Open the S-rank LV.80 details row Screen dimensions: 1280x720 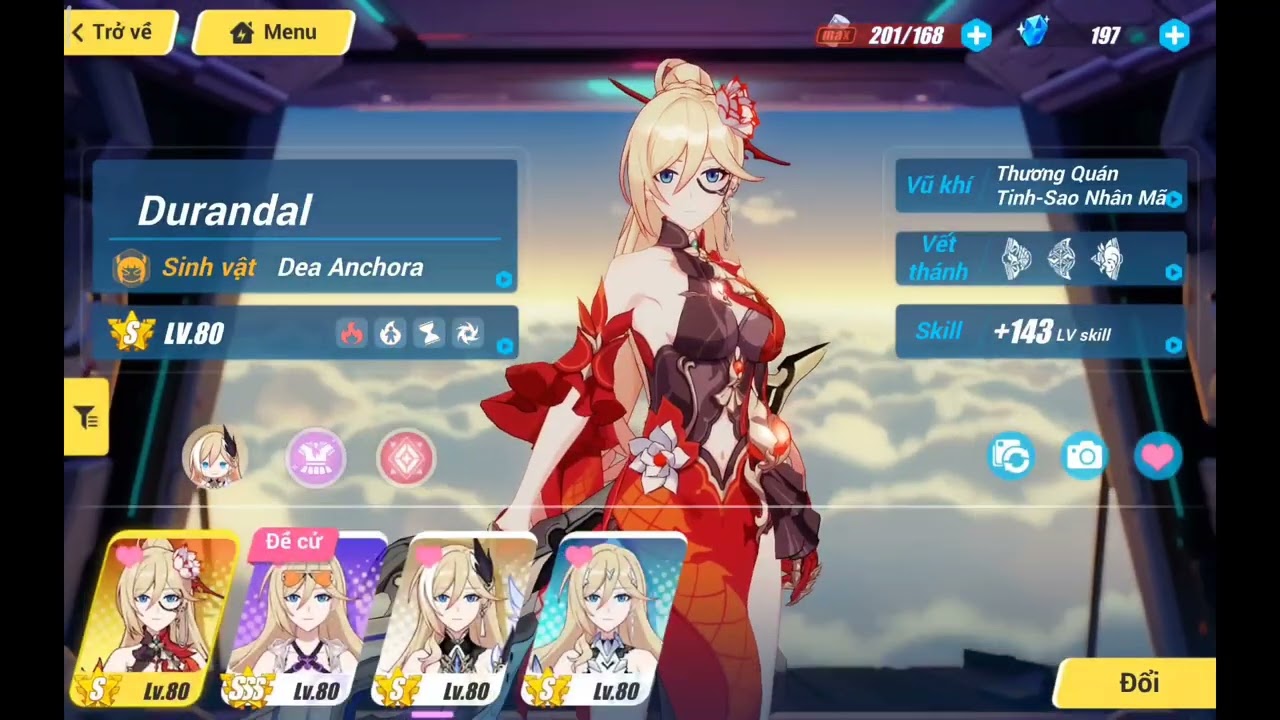305,333
